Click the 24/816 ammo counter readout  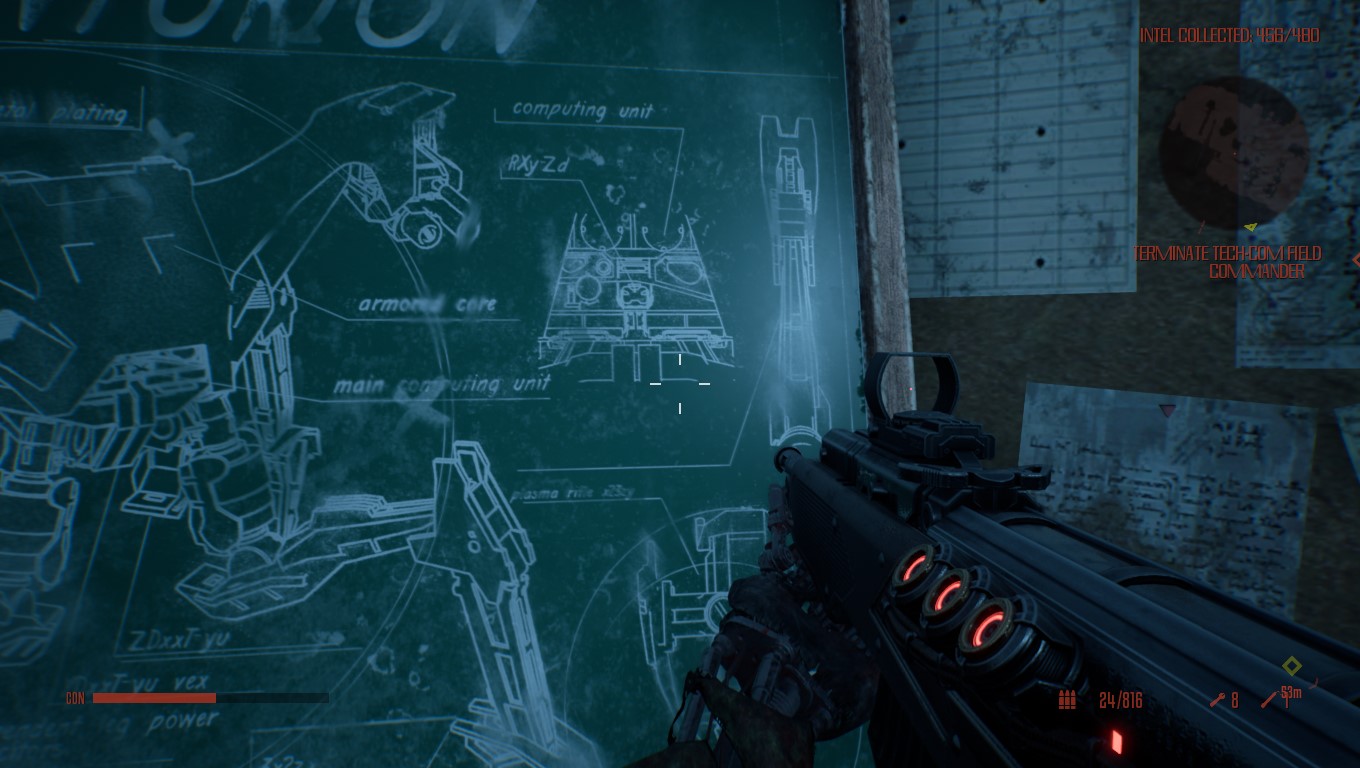(x=1120, y=701)
